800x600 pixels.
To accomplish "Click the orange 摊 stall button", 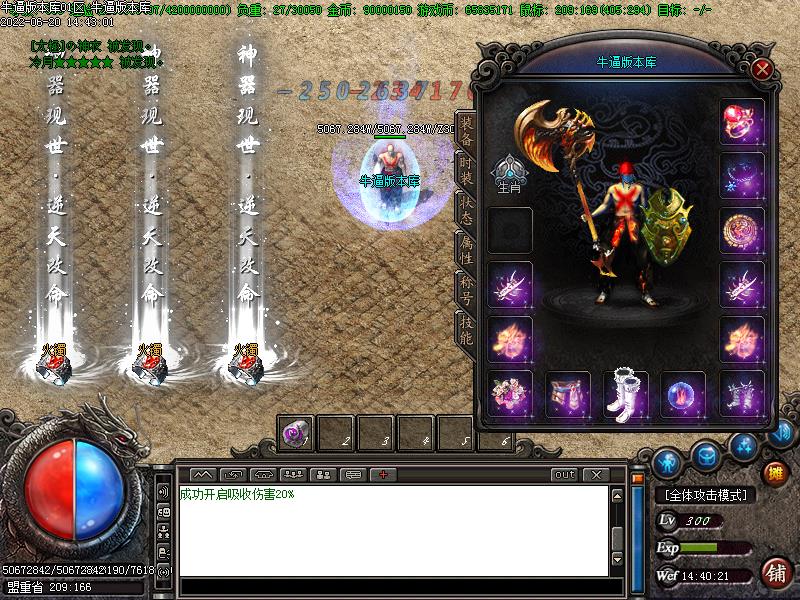I will [x=774, y=472].
